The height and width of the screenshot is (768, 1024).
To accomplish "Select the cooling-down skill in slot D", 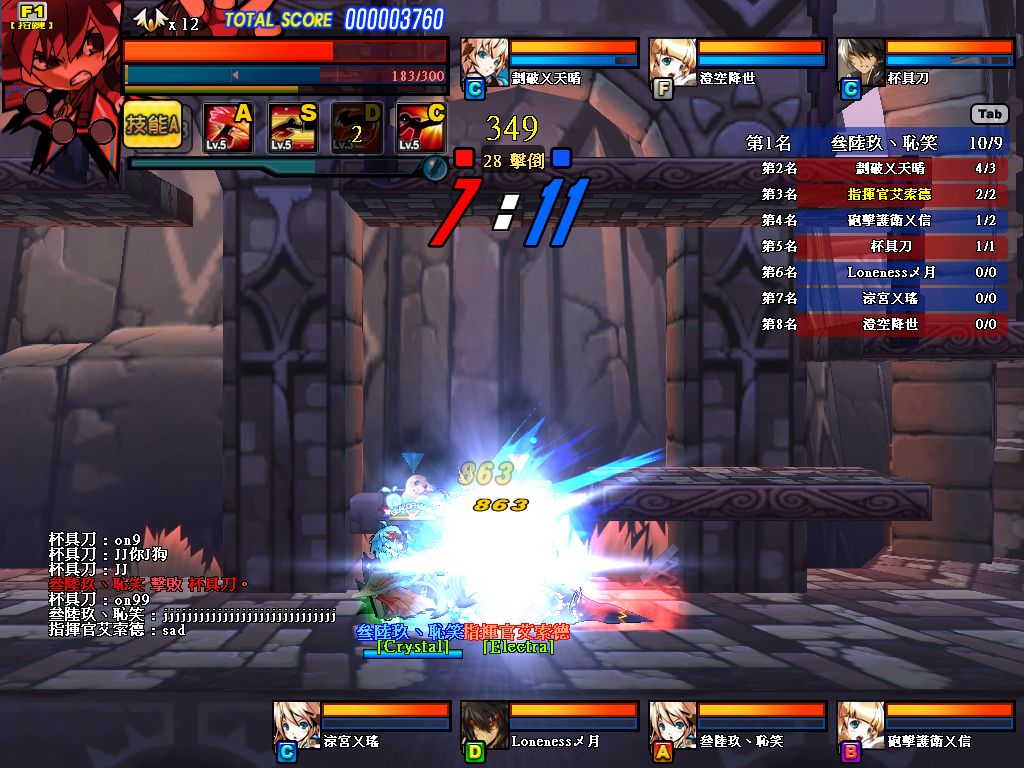I will click(356, 127).
